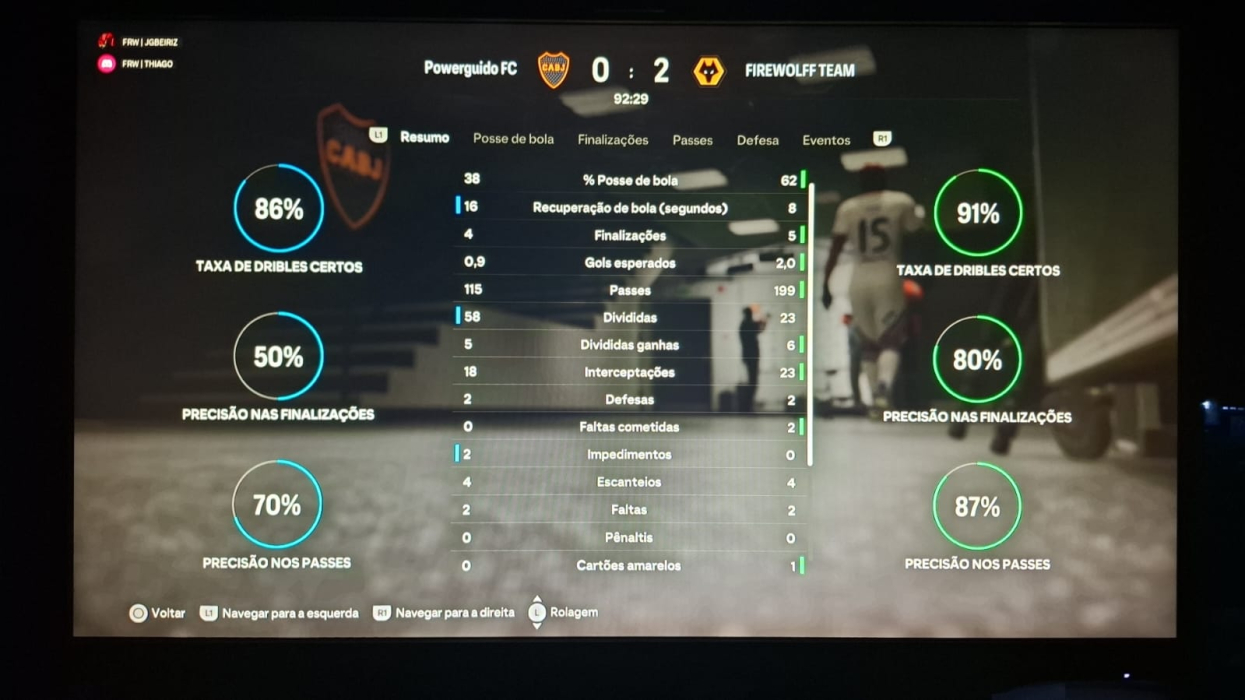Select the Escanteios stat row
1245x700 pixels.
coord(630,482)
